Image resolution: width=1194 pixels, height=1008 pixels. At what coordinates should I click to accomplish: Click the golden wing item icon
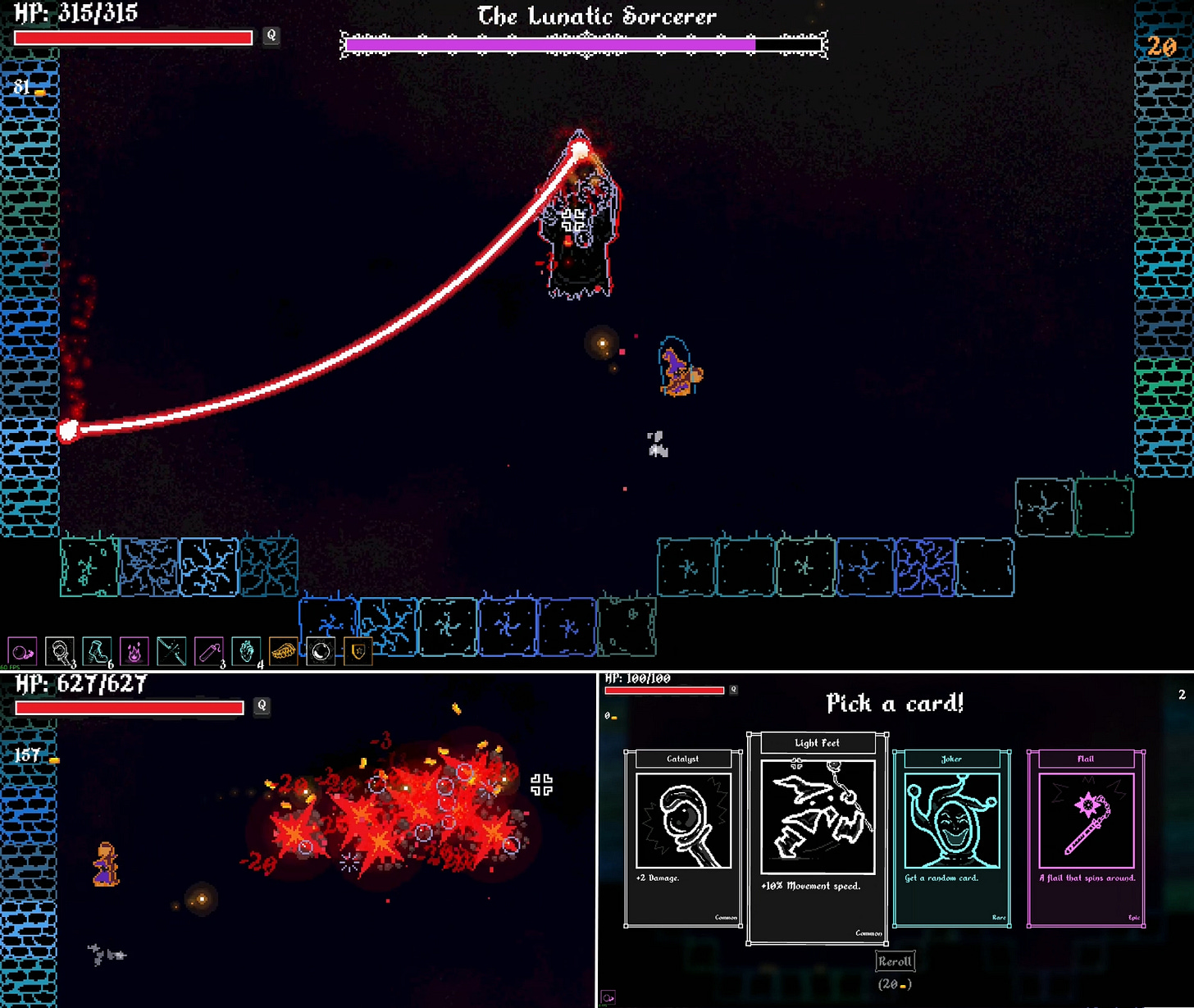point(283,652)
